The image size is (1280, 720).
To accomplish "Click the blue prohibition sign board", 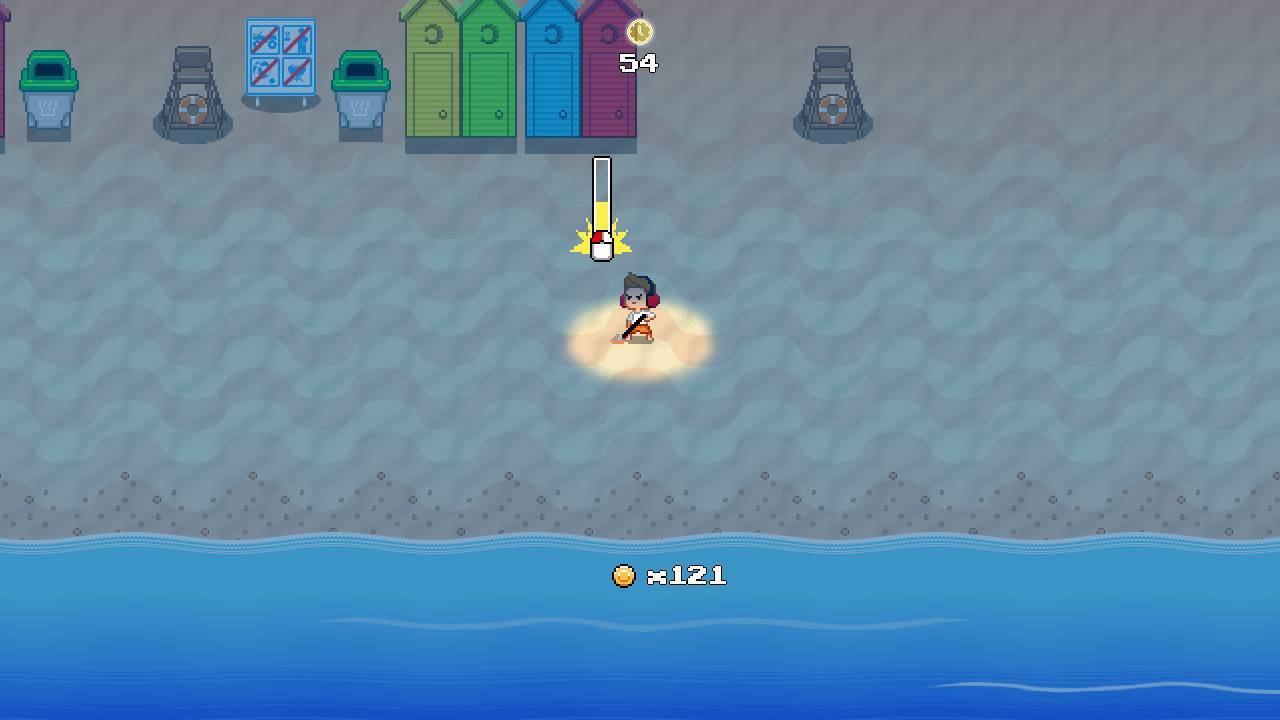I will point(282,55).
